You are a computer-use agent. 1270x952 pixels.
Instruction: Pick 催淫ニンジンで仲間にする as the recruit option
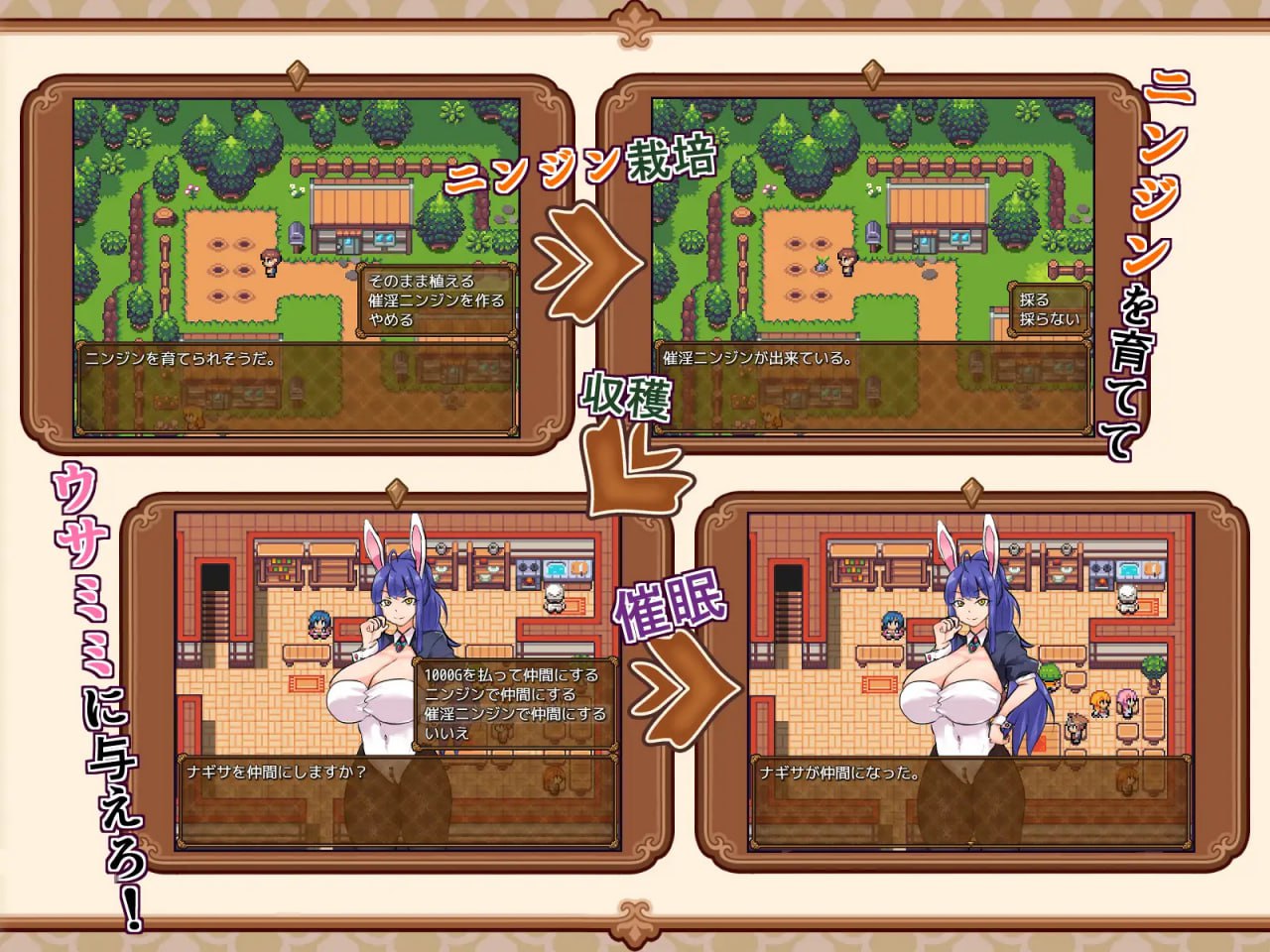coord(515,715)
